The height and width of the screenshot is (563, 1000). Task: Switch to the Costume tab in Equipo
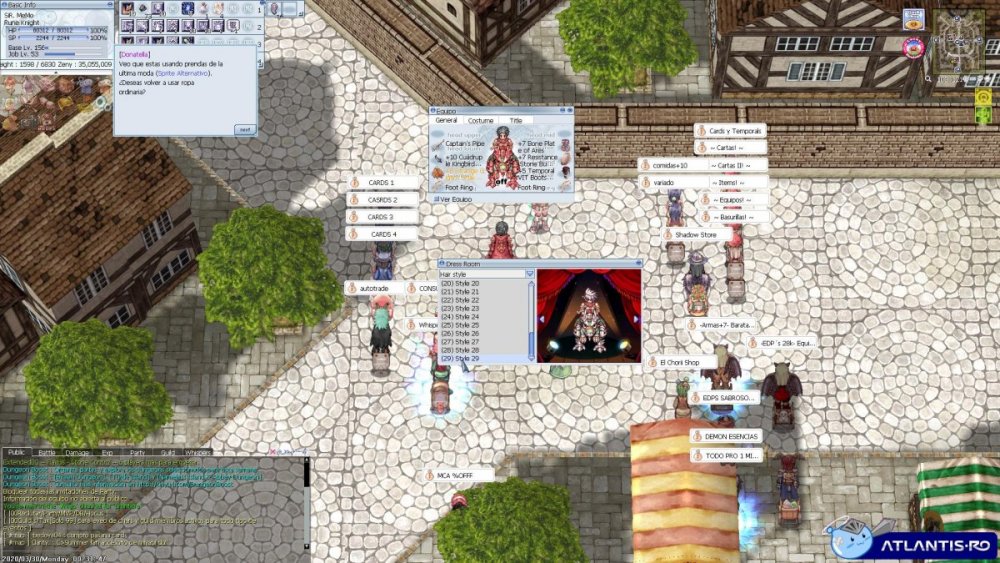pyautogui.click(x=481, y=120)
